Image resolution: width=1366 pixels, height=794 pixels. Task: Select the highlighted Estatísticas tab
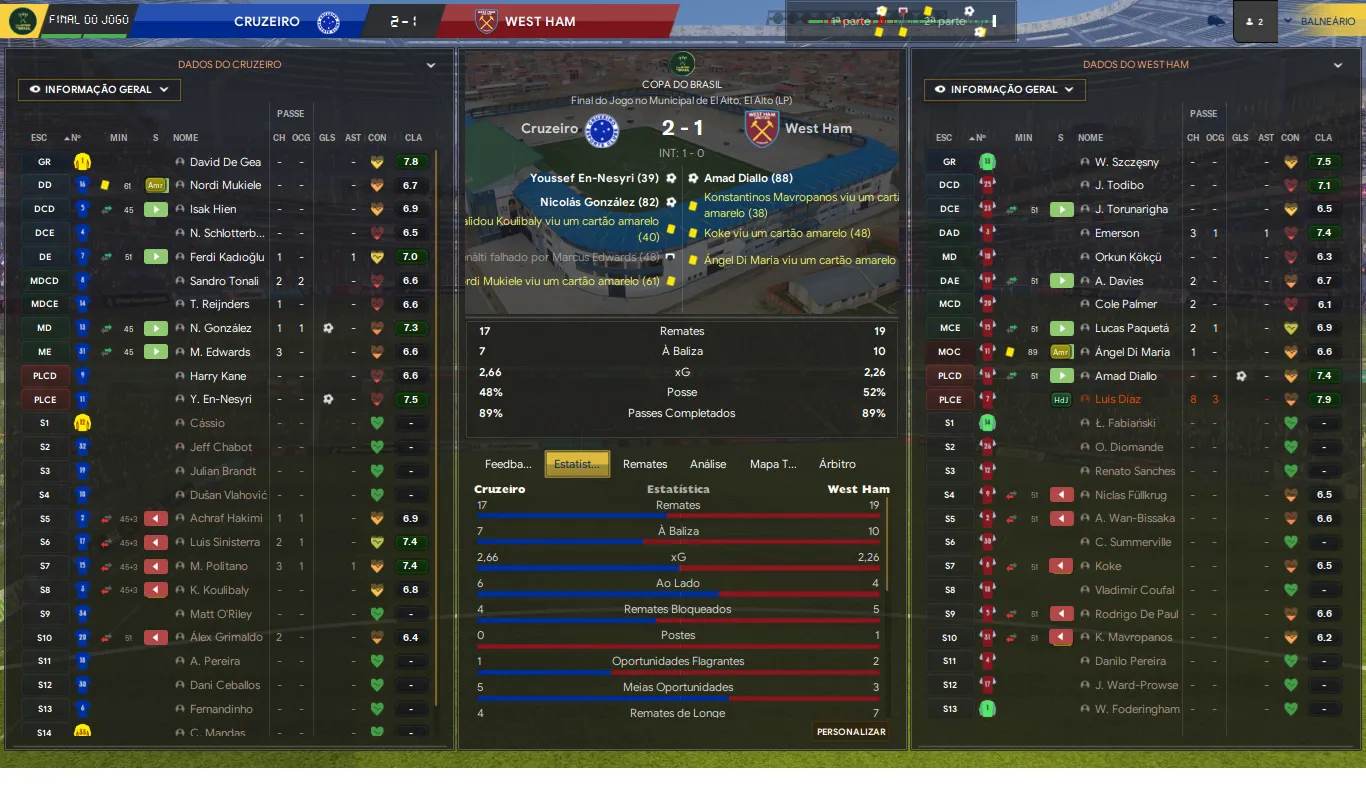pos(577,464)
